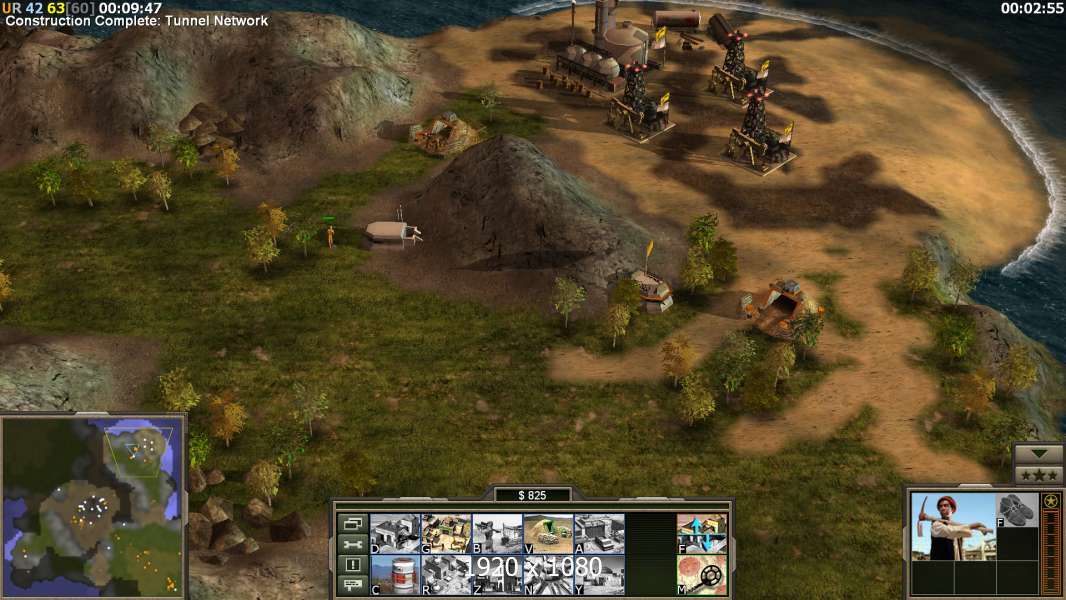1066x600 pixels.
Task: Choose the red-white barrel icon with hotkey C
Action: pos(395,574)
